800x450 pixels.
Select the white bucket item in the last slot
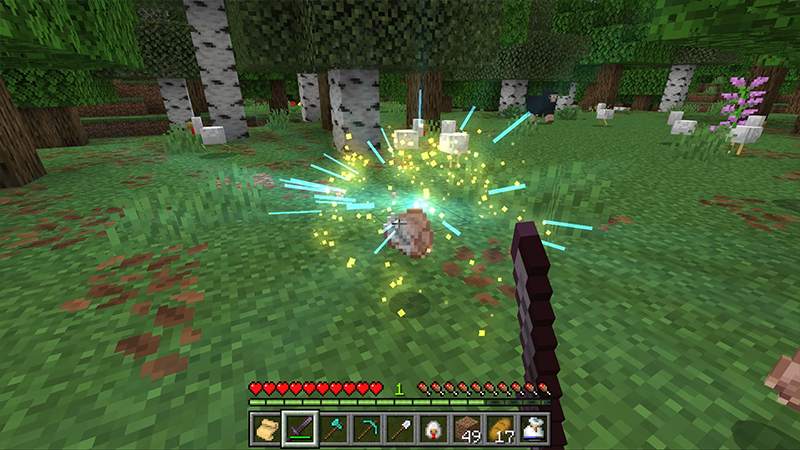tap(535, 427)
